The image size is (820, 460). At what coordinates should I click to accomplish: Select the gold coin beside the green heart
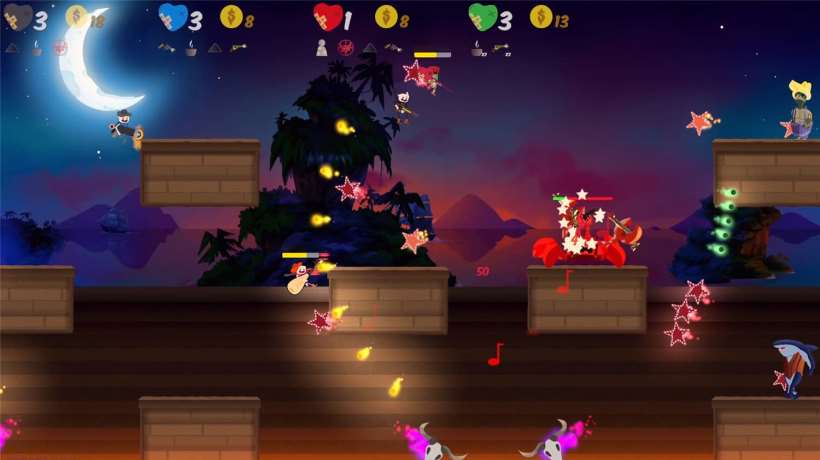pos(541,16)
